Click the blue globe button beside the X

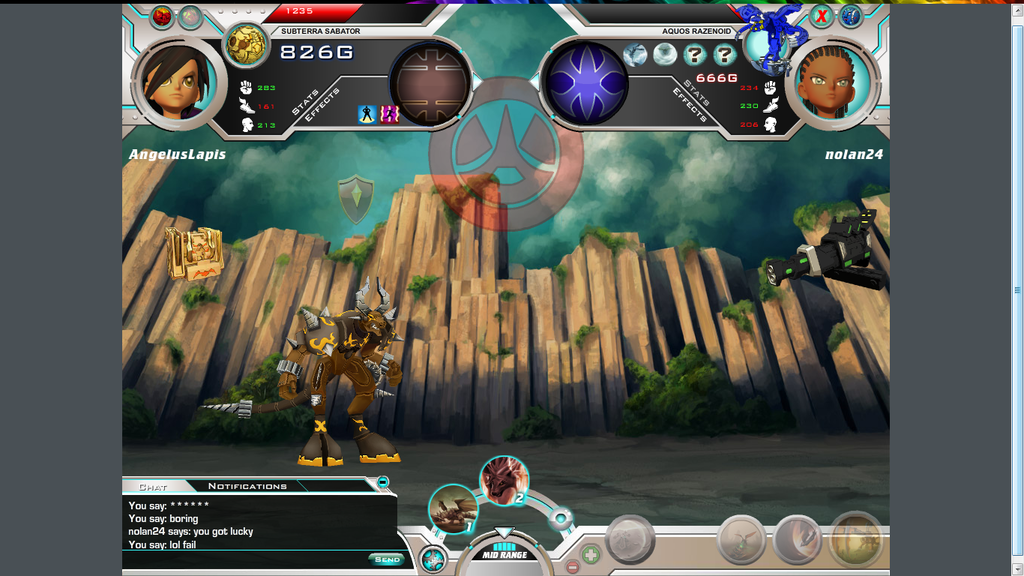coord(851,16)
